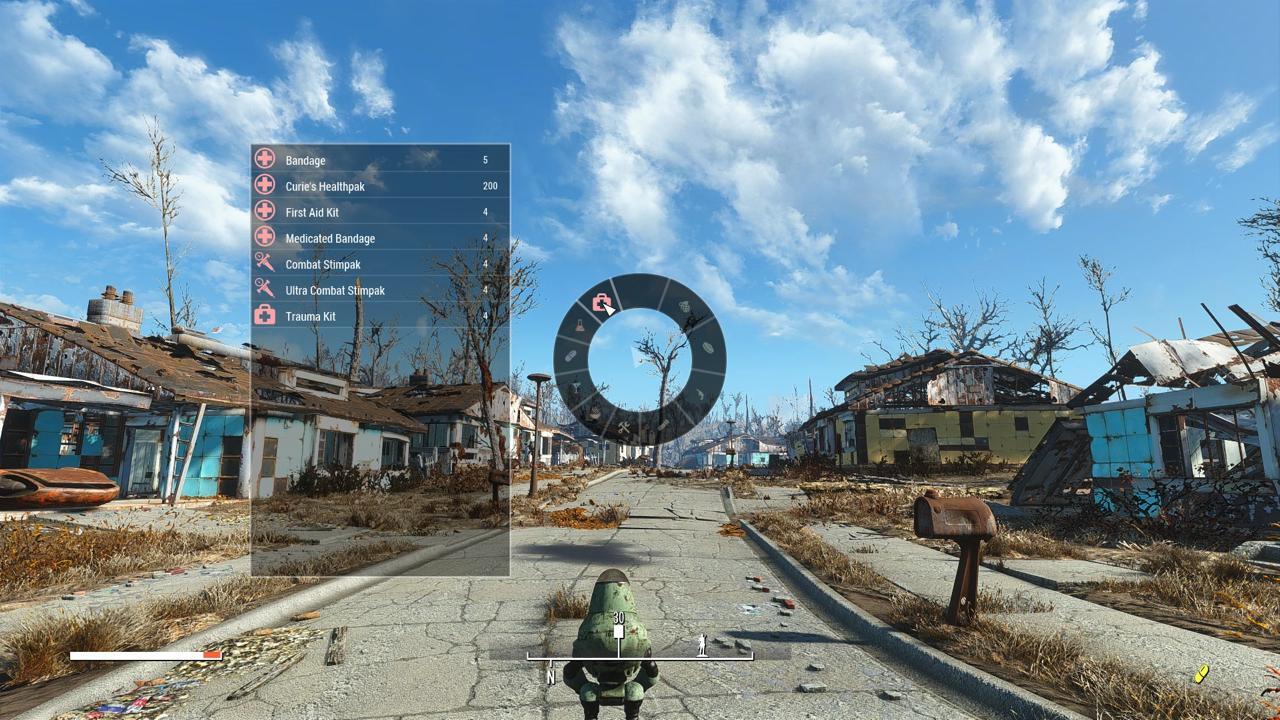
Task: Select the Medicated Bandage item
Action: [380, 238]
